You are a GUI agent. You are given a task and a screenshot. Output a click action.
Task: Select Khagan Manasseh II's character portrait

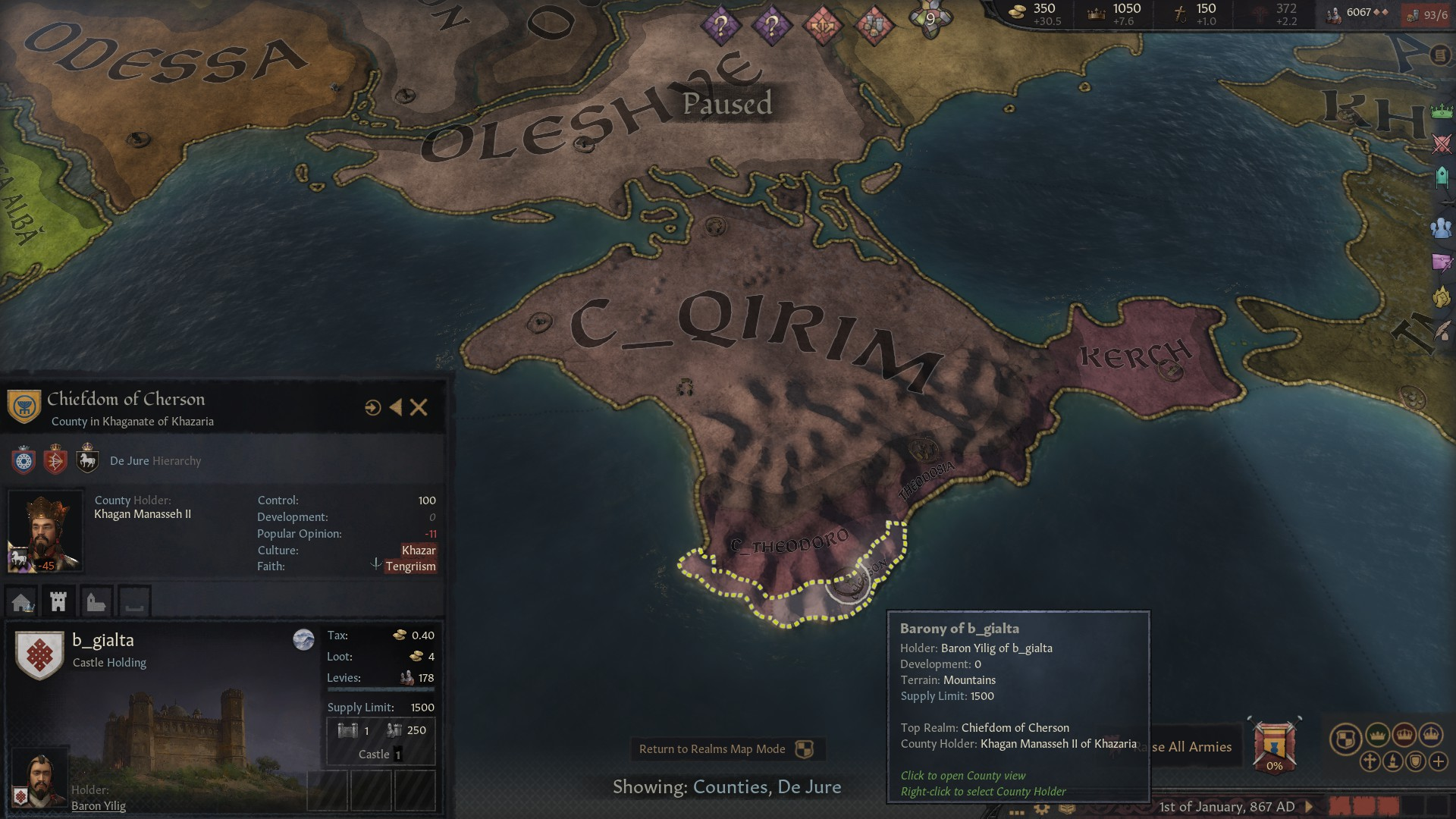tap(45, 529)
